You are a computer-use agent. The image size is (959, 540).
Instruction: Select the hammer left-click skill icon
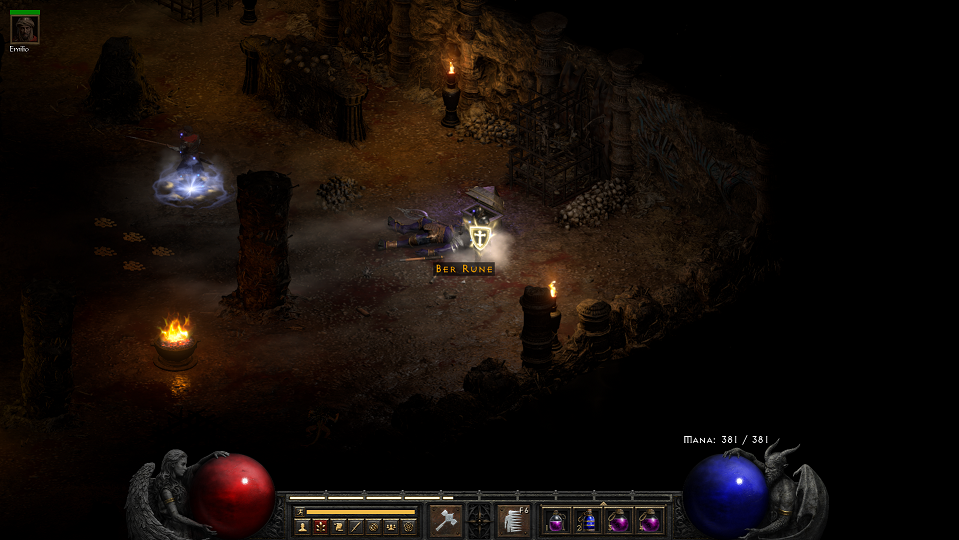point(445,521)
